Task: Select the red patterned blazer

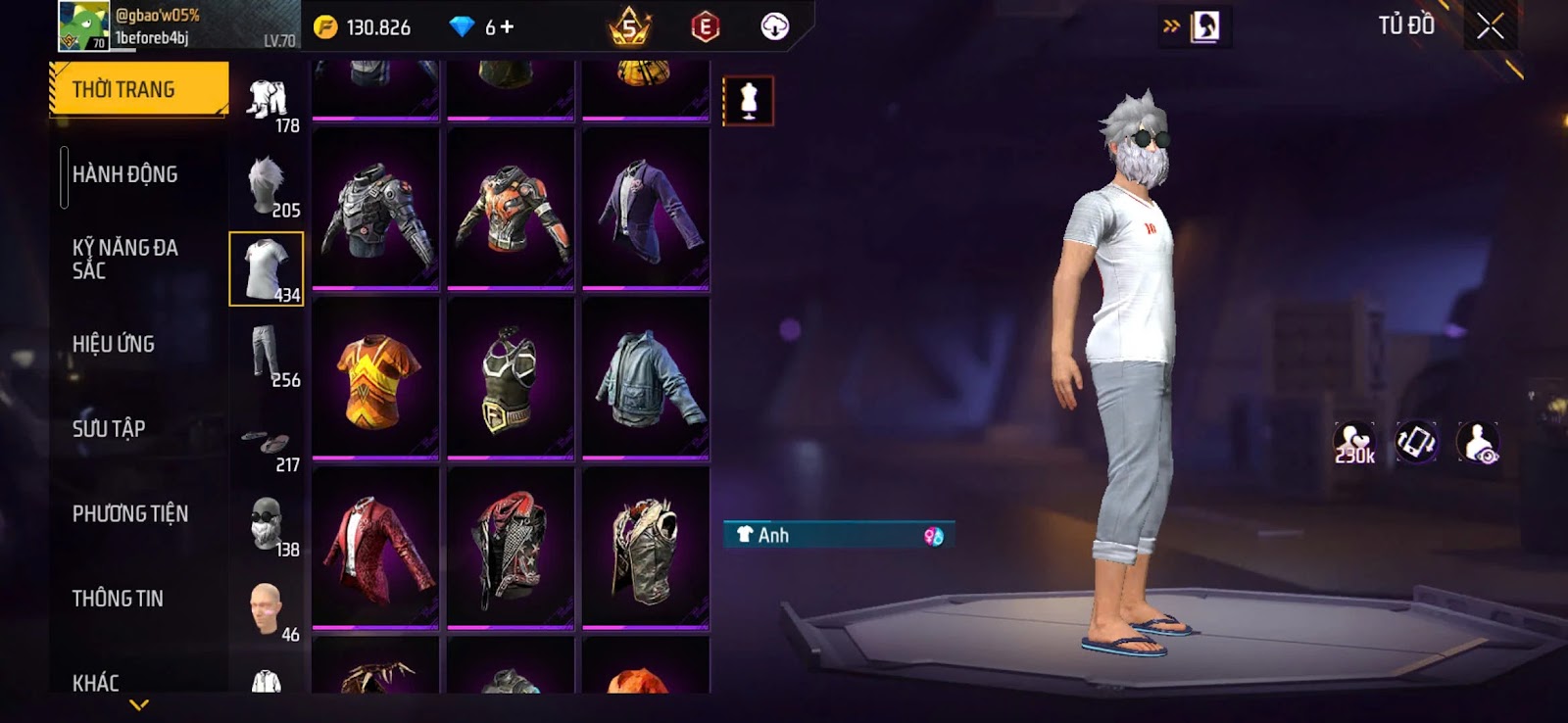Action: (374, 549)
